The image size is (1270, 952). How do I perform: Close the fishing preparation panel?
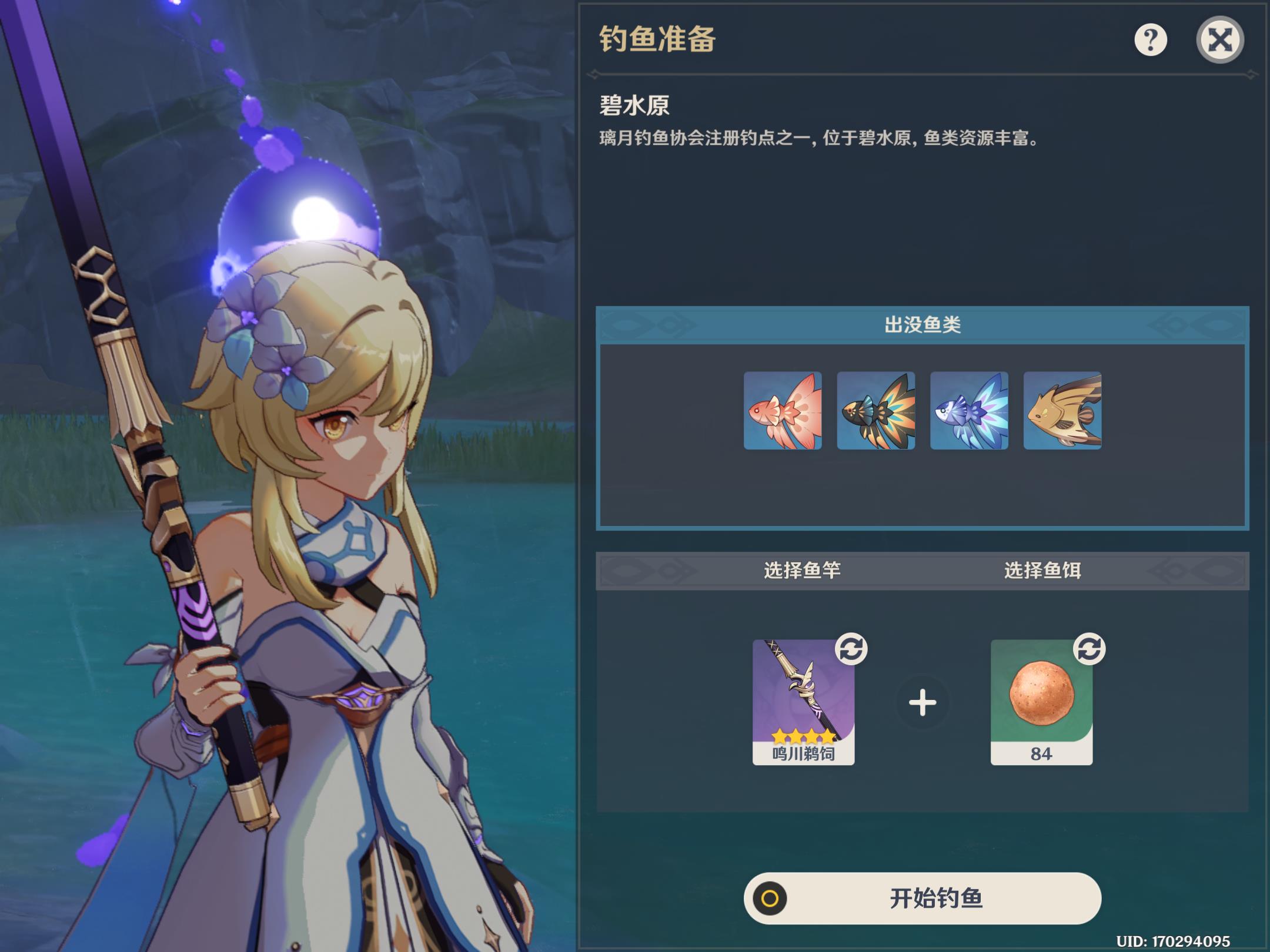click(1219, 40)
